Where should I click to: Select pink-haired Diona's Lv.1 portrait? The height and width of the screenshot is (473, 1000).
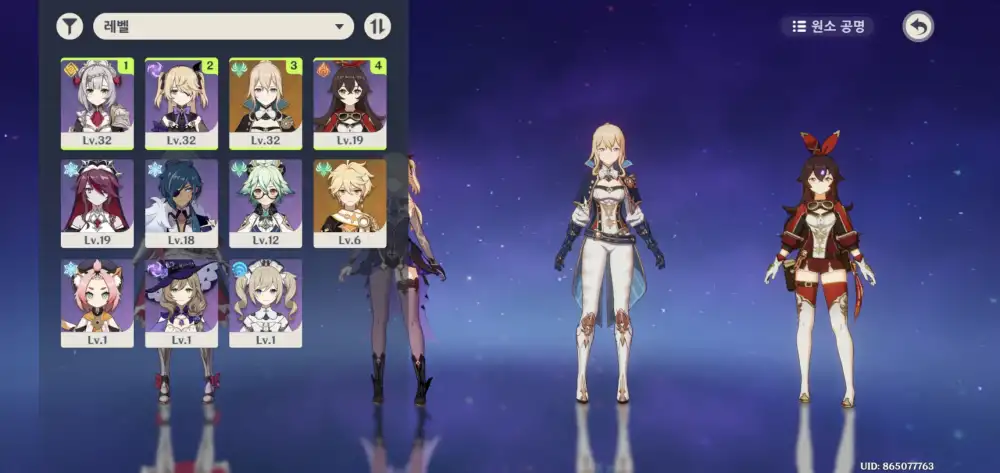[97, 300]
